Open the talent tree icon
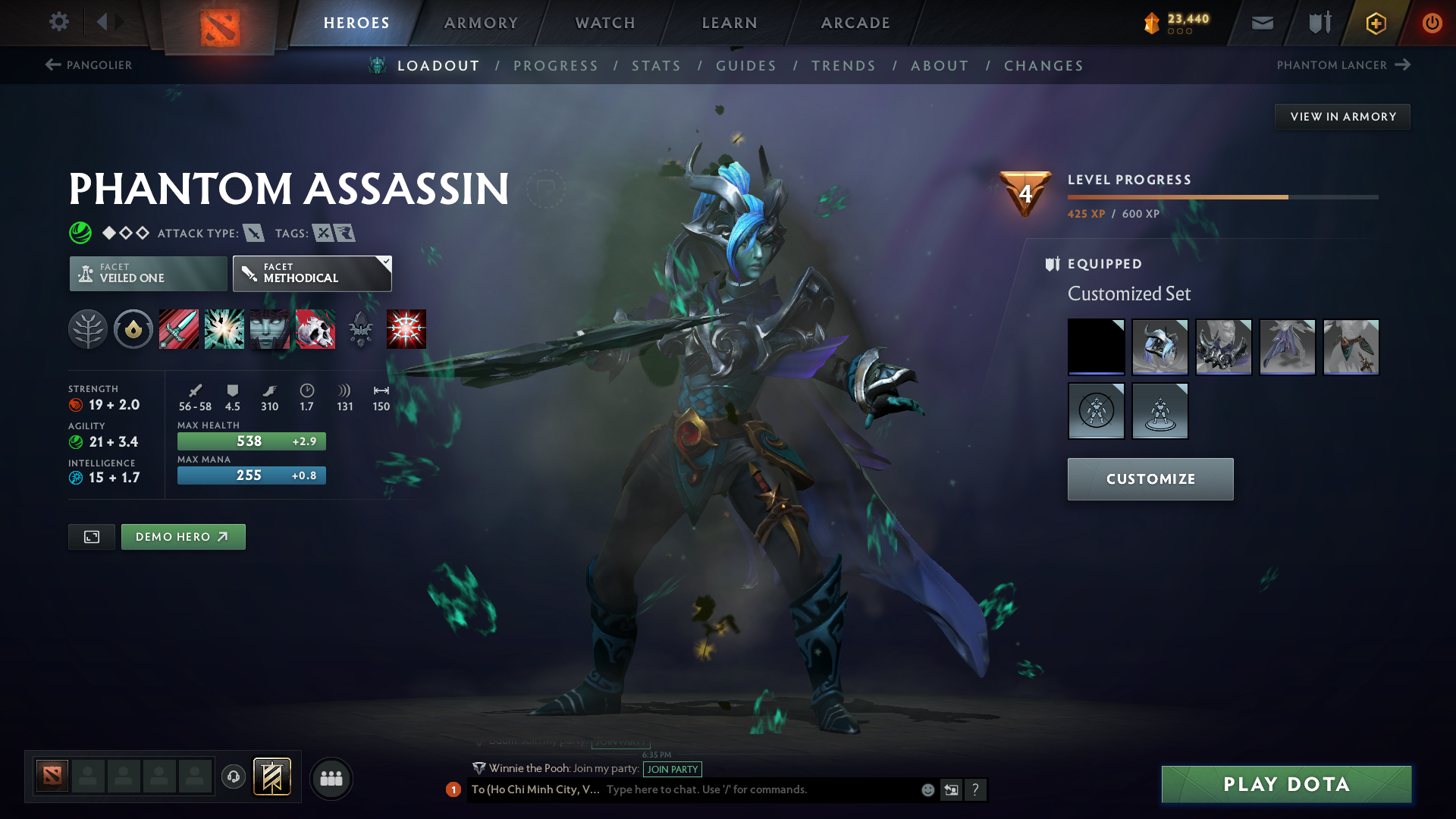Screen dimensions: 1456x819 coord(88,329)
